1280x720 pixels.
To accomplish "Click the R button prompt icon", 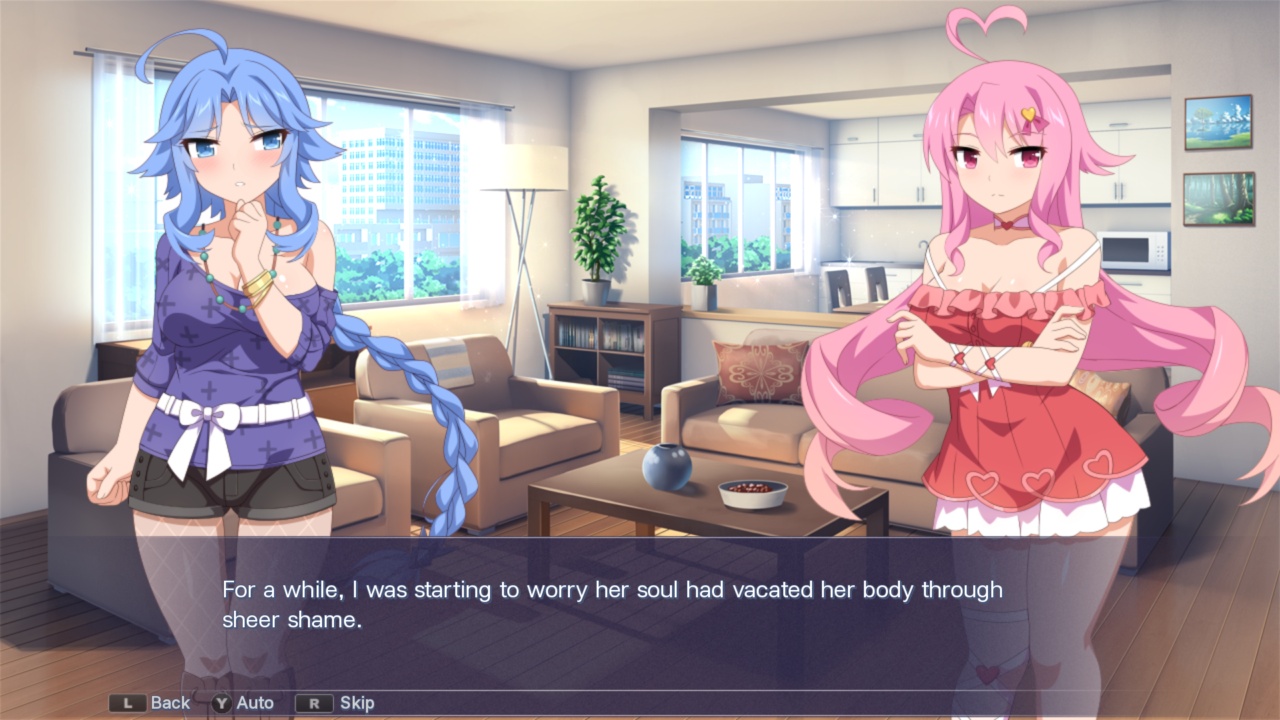I will click(313, 703).
